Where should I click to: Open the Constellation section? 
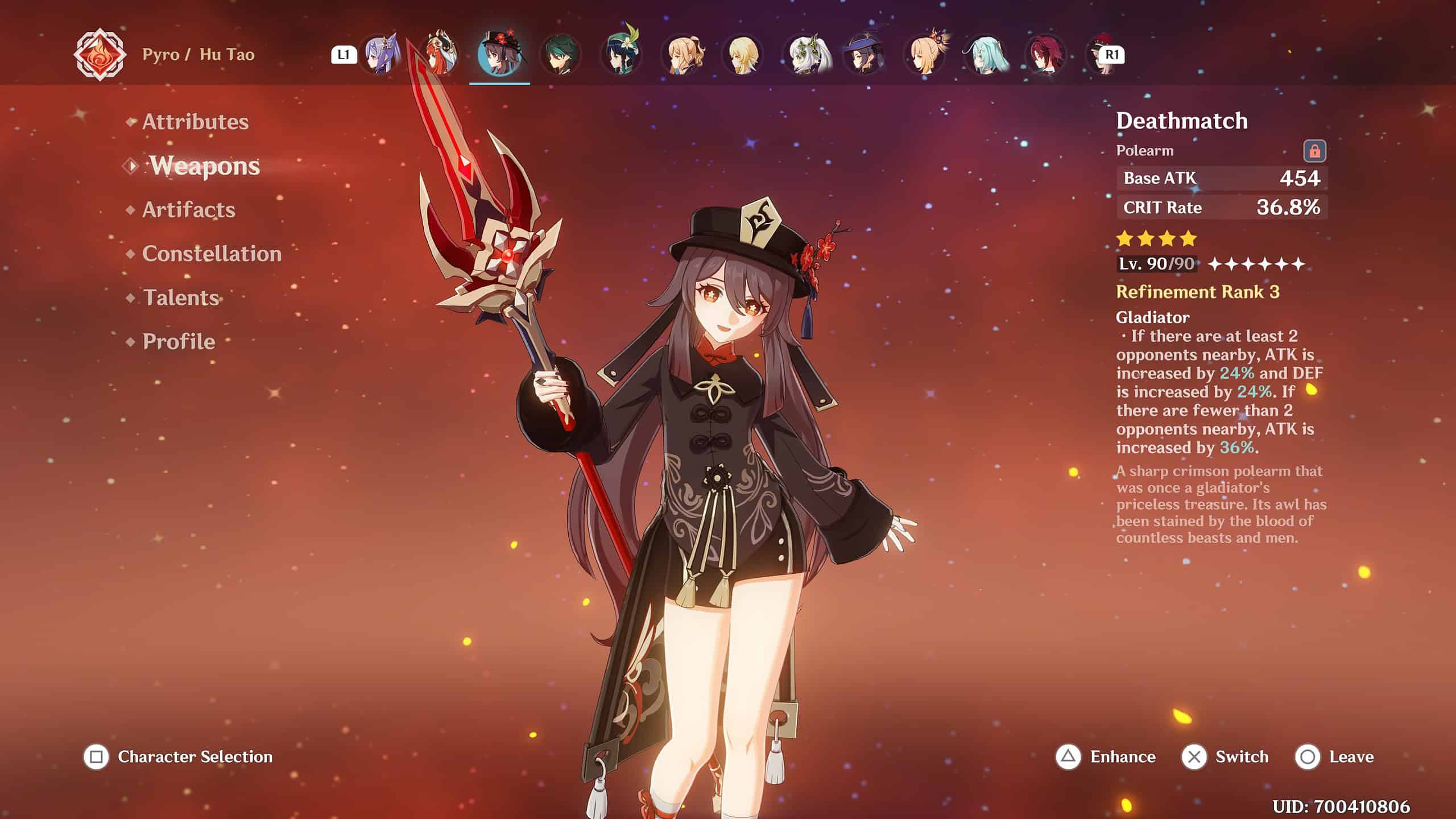tap(212, 254)
